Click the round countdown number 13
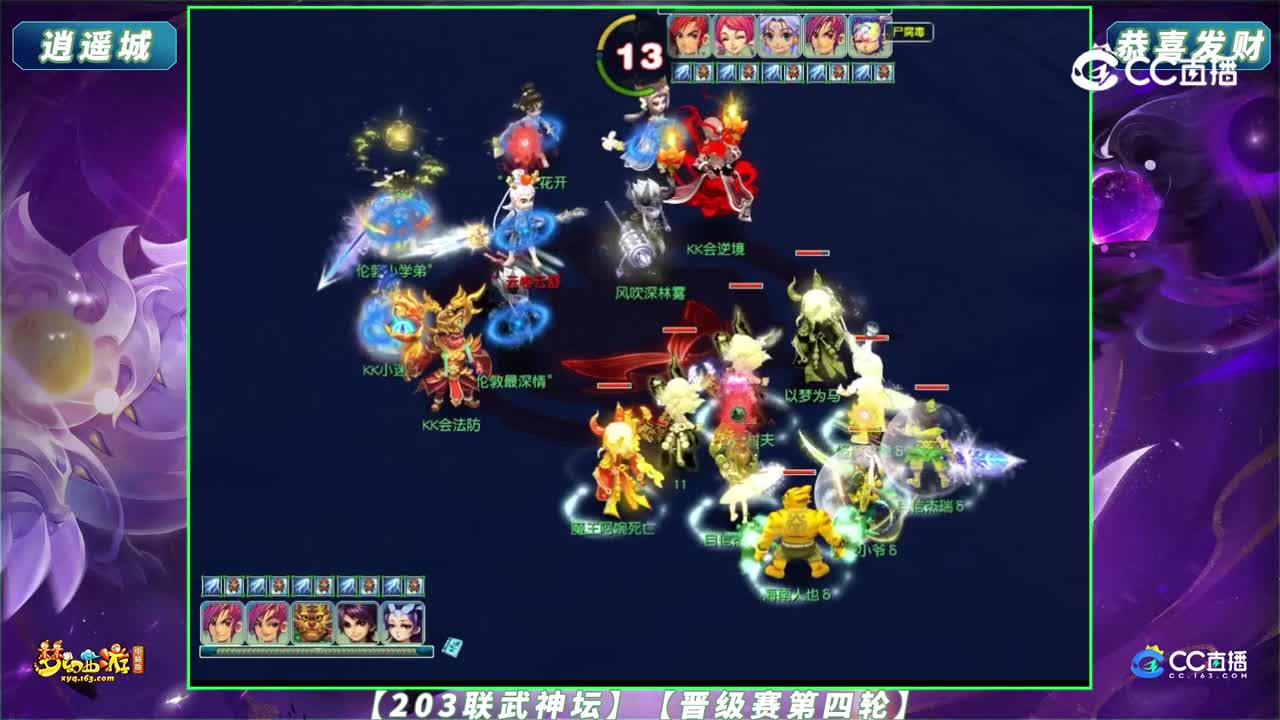The width and height of the screenshot is (1280, 720). coord(639,55)
